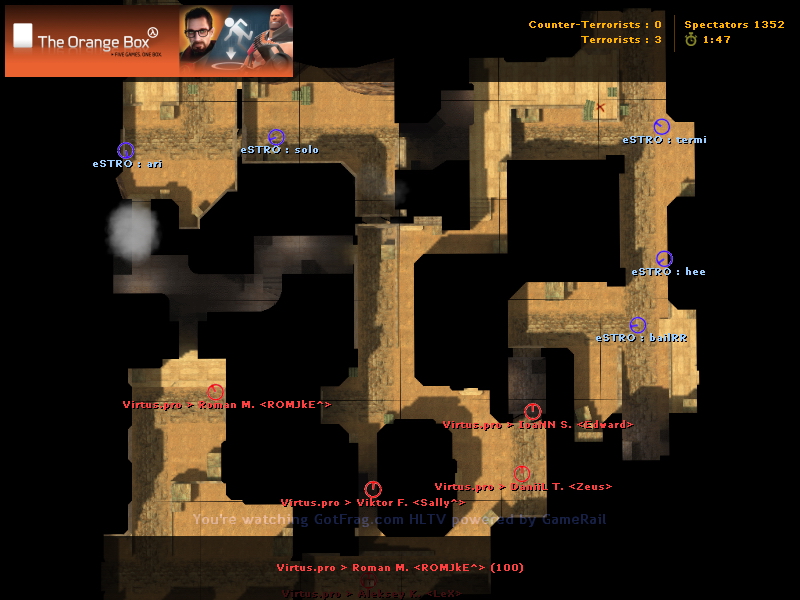Click The Orange Box advertisement banner

[149, 41]
